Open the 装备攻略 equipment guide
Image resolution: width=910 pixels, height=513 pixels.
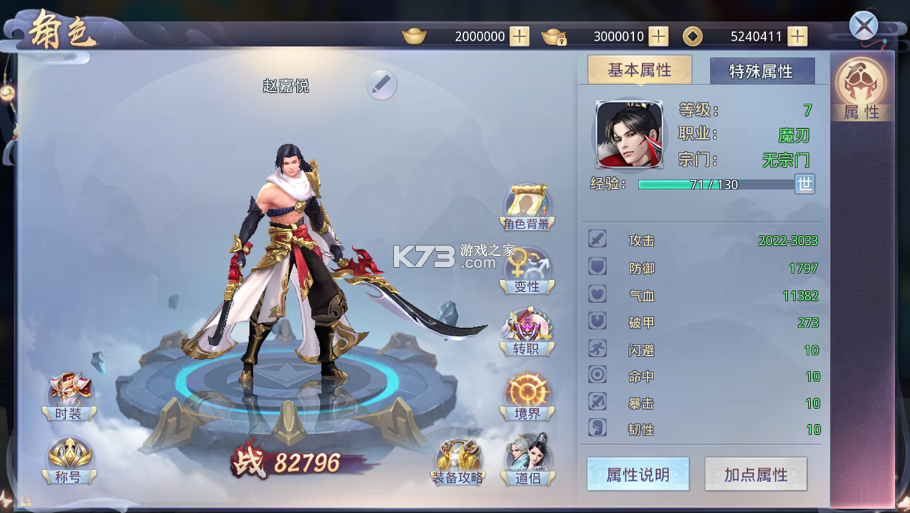(458, 462)
